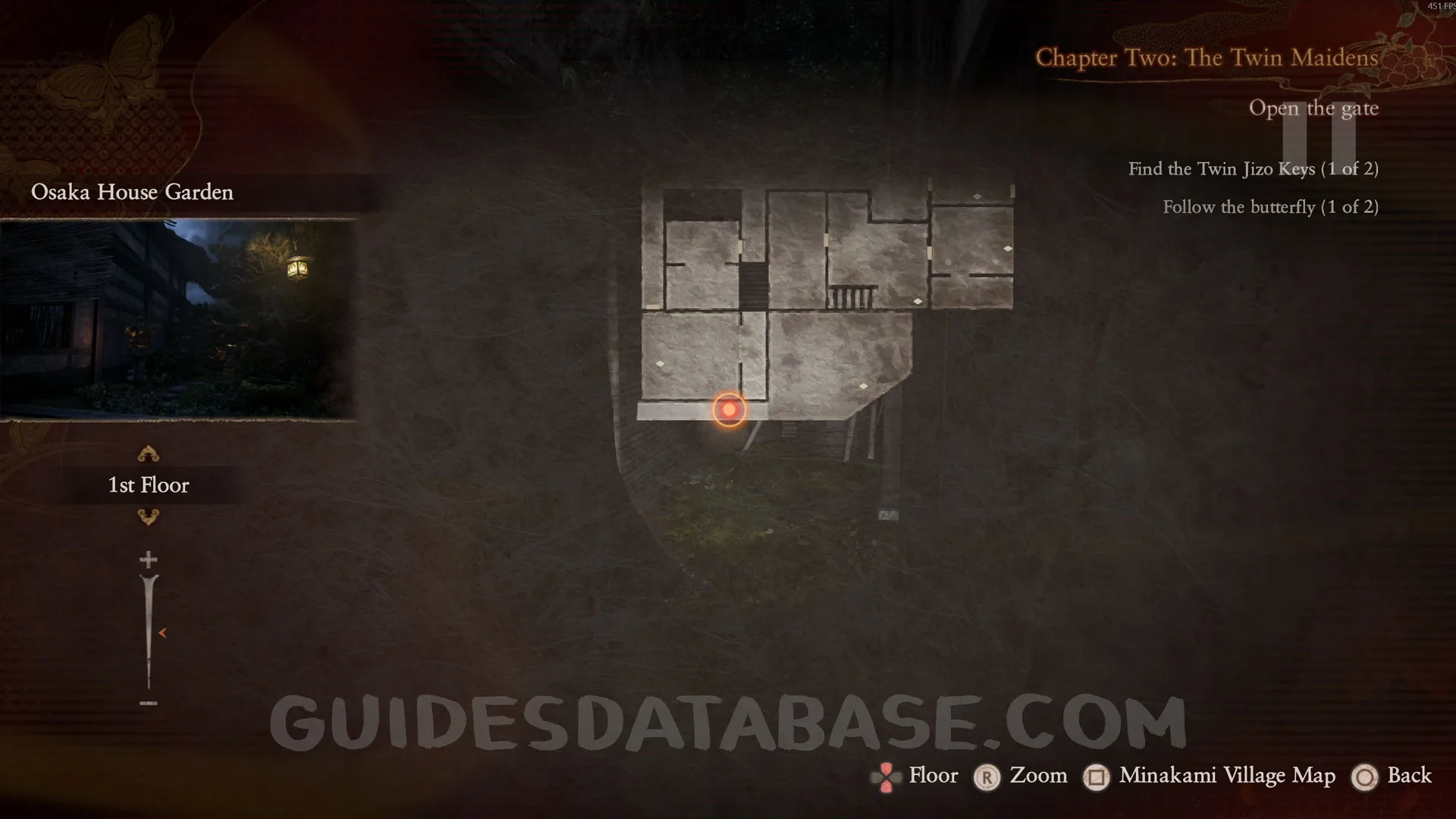Viewport: 1456px width, 819px height.
Task: Click the Osaka House Garden preview image
Action: pyautogui.click(x=178, y=319)
